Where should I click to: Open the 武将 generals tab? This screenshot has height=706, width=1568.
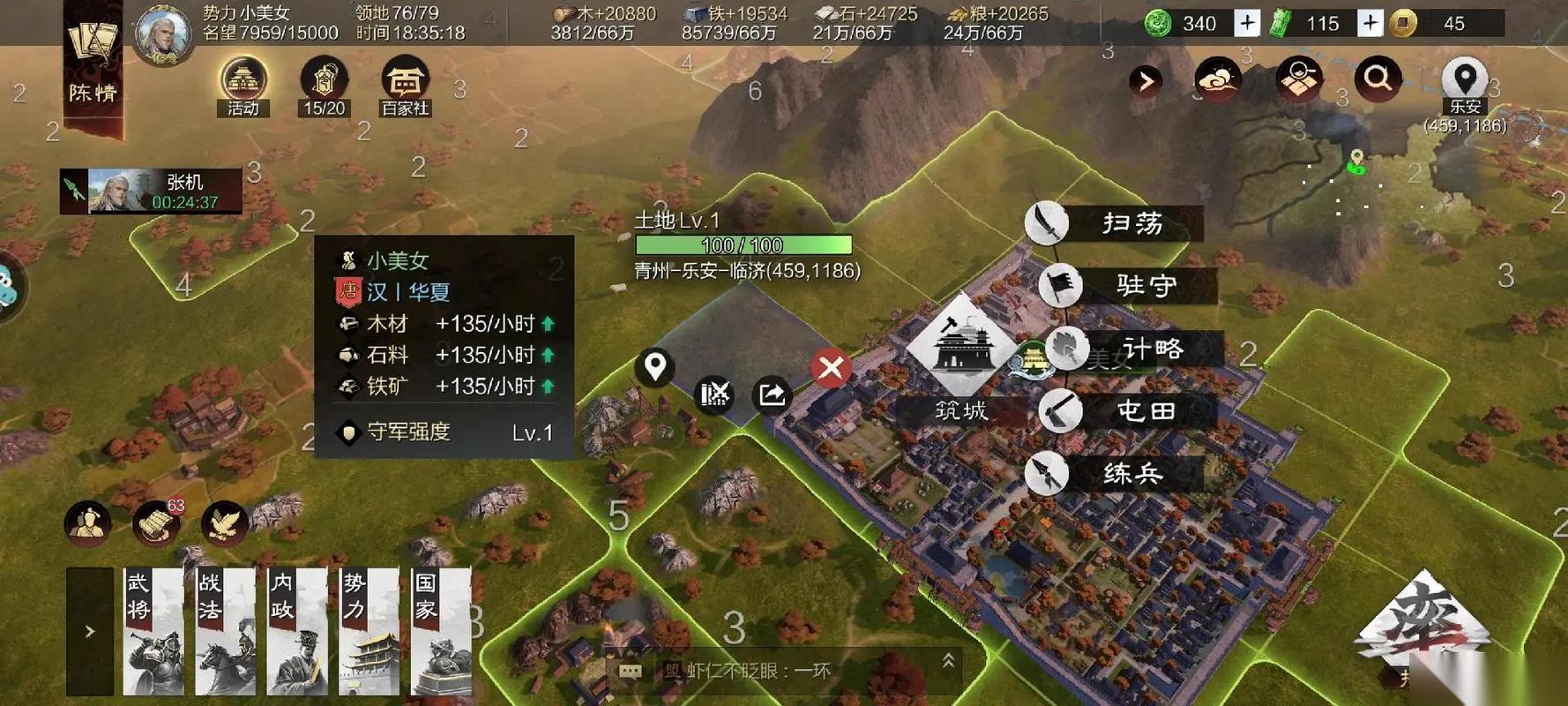(x=153, y=631)
